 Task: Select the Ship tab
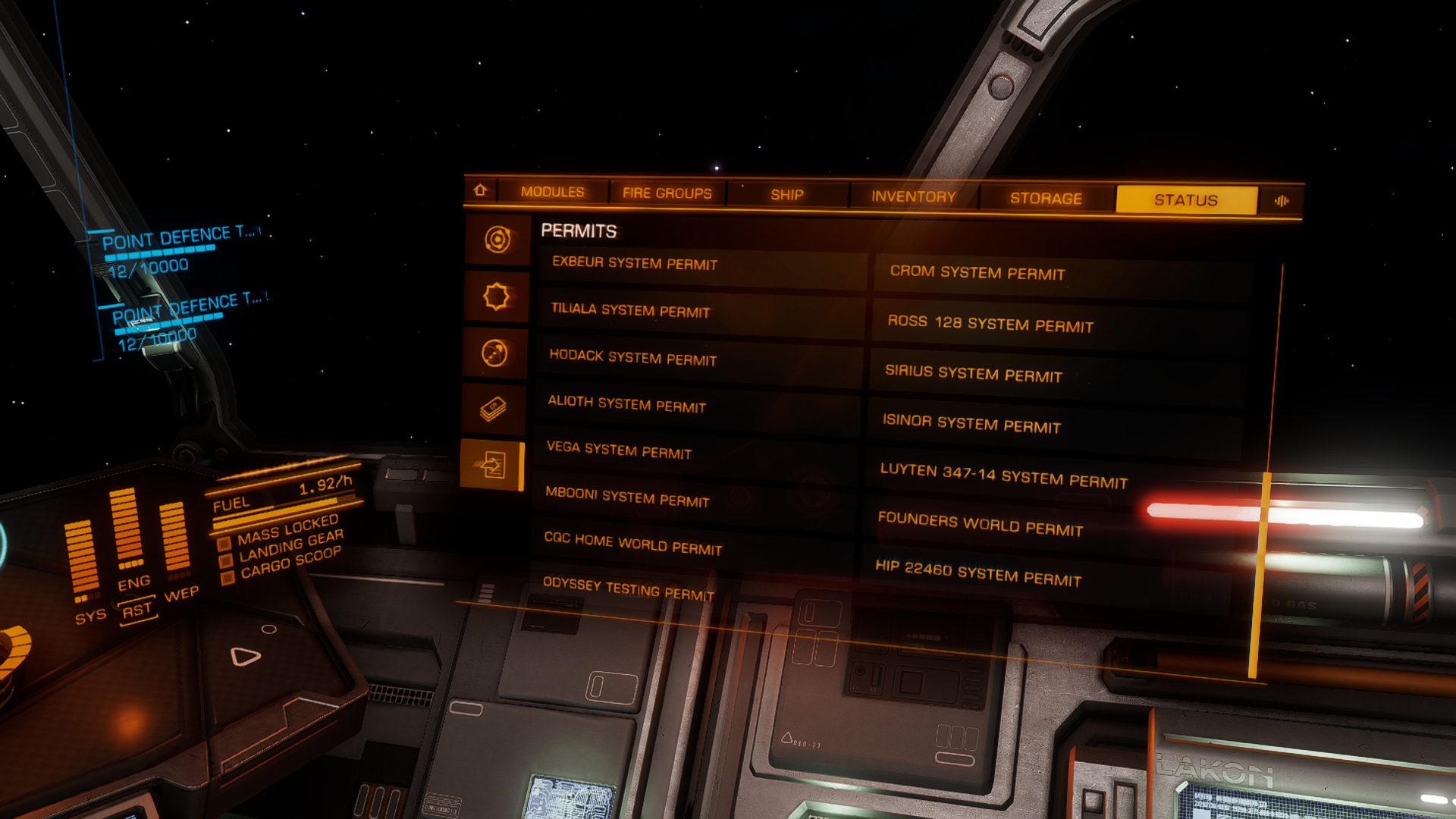coord(787,195)
